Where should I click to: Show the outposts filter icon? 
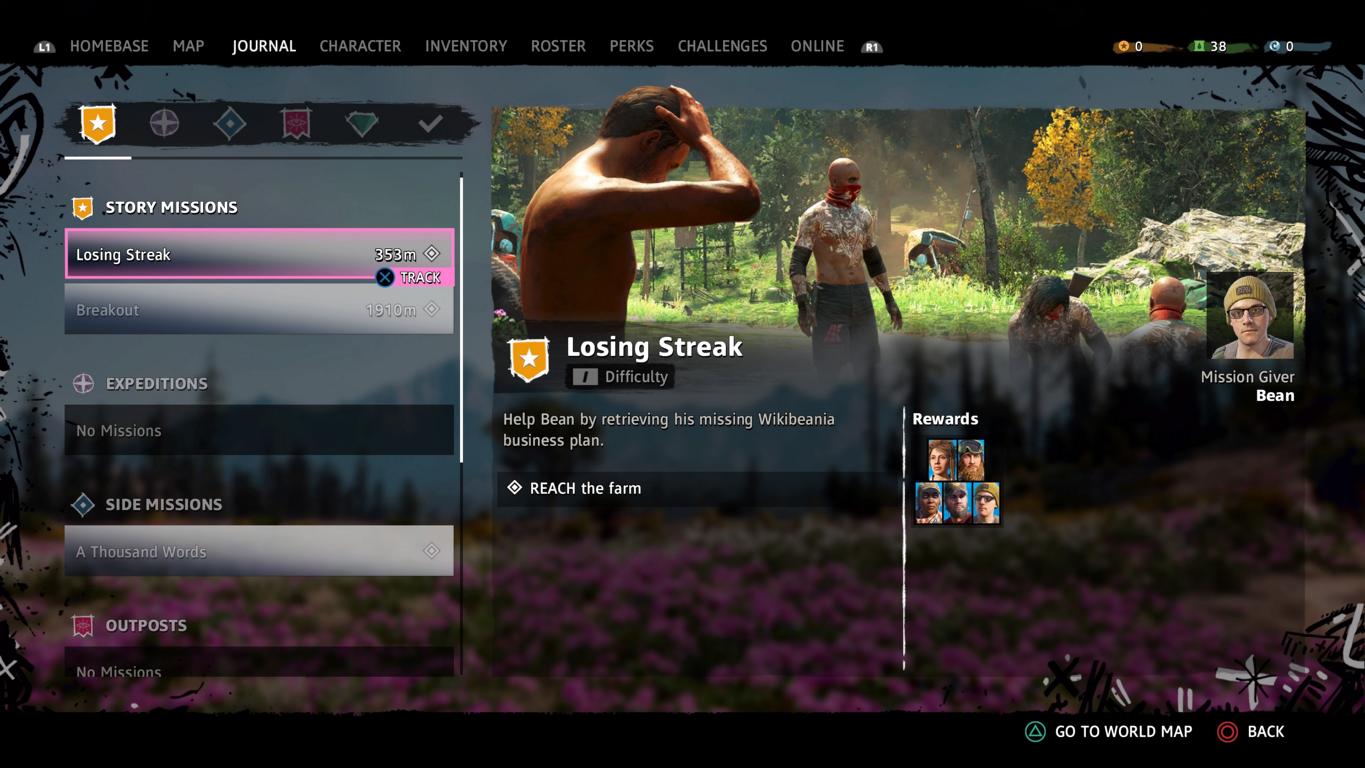296,124
